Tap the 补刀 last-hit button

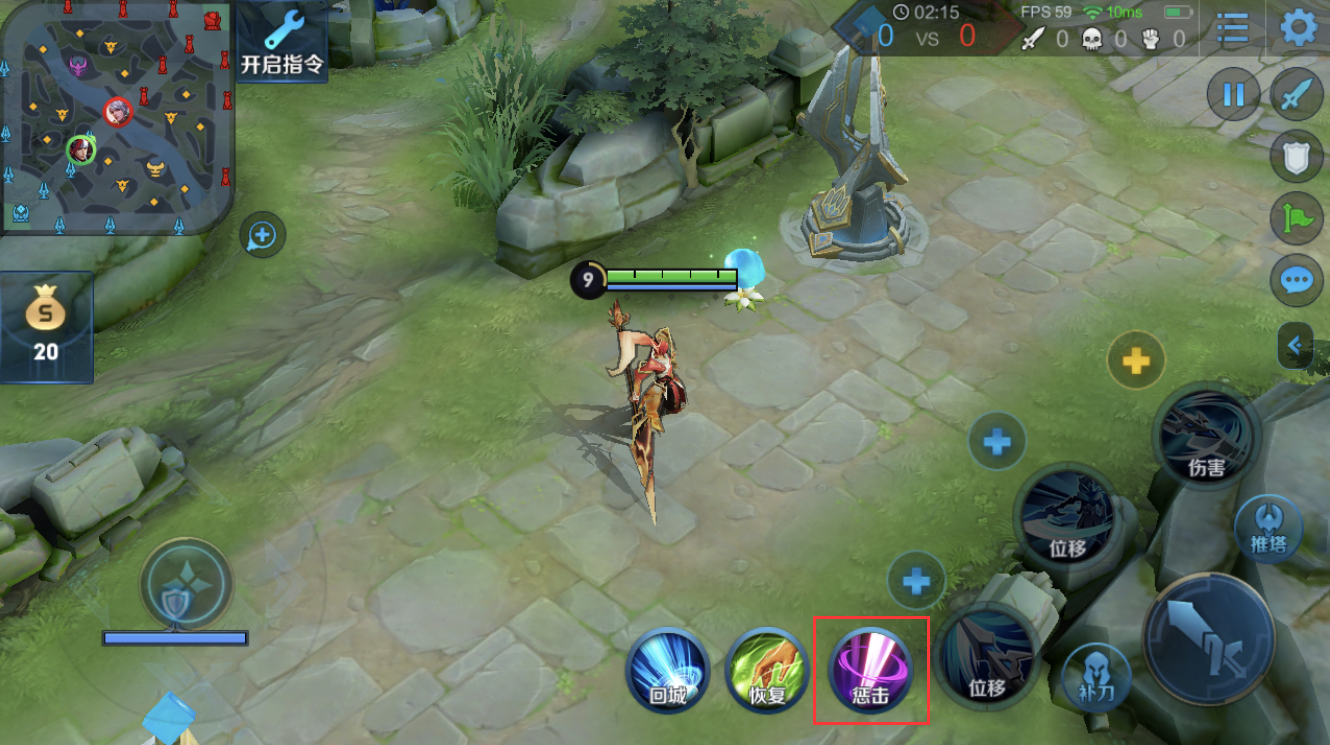[x=1096, y=674]
